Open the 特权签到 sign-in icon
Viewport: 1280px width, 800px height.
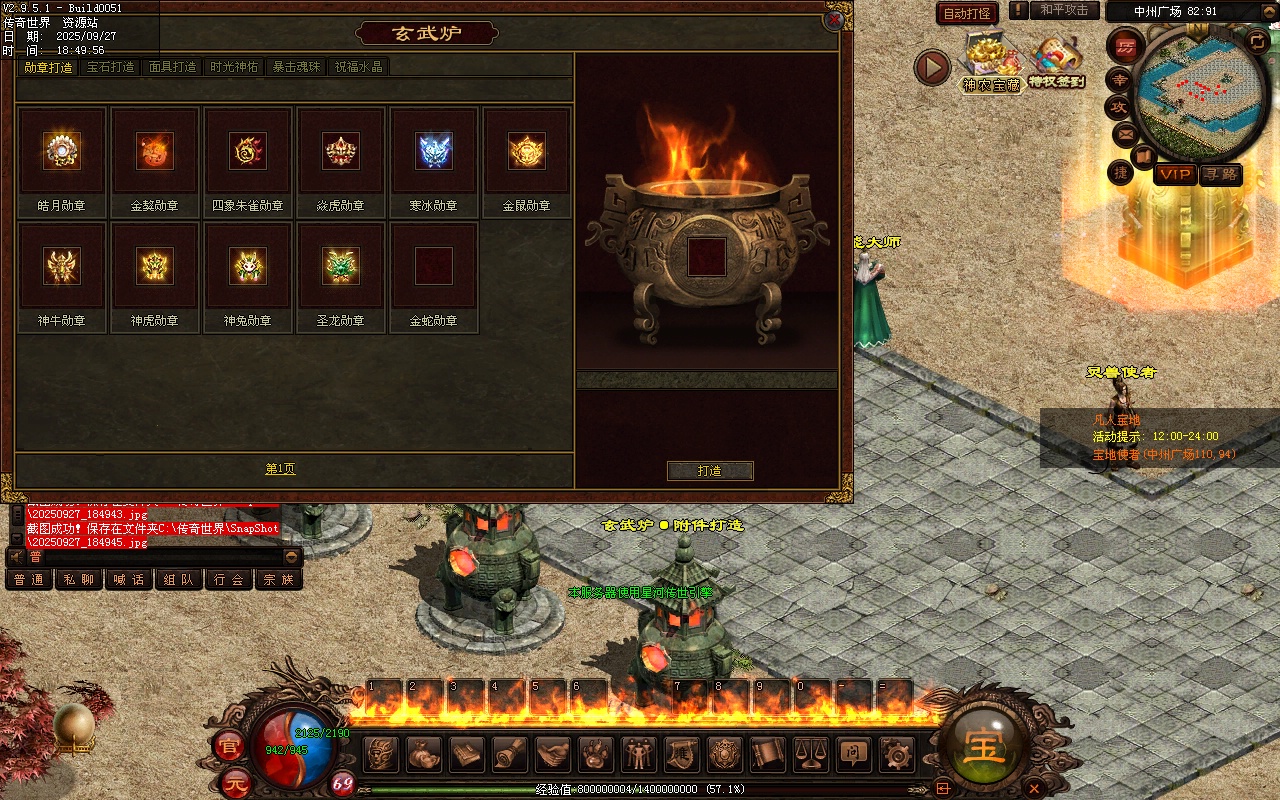tap(1056, 62)
